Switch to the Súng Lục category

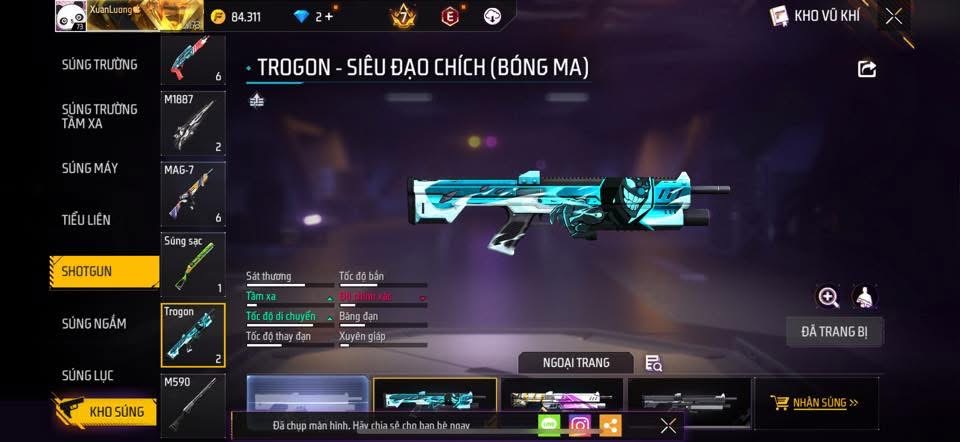coord(88,375)
